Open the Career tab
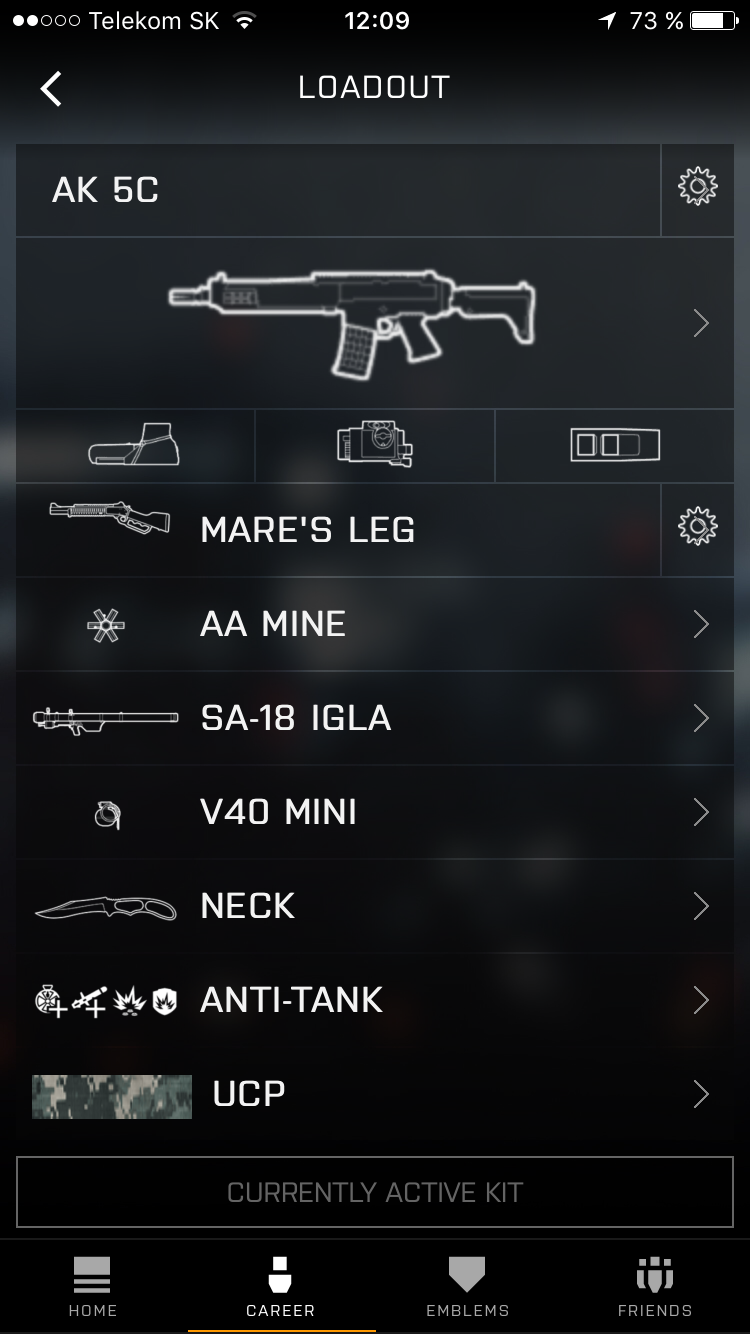Image resolution: width=750 pixels, height=1334 pixels. click(281, 1288)
